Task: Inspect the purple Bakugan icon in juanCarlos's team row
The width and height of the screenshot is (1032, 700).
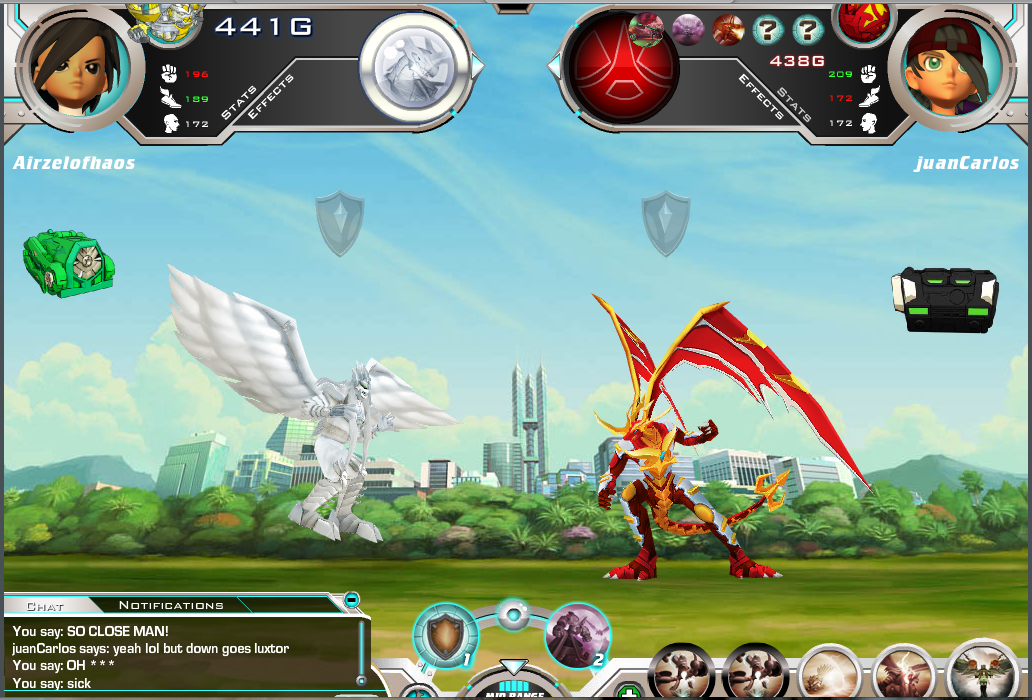Action: coord(687,29)
